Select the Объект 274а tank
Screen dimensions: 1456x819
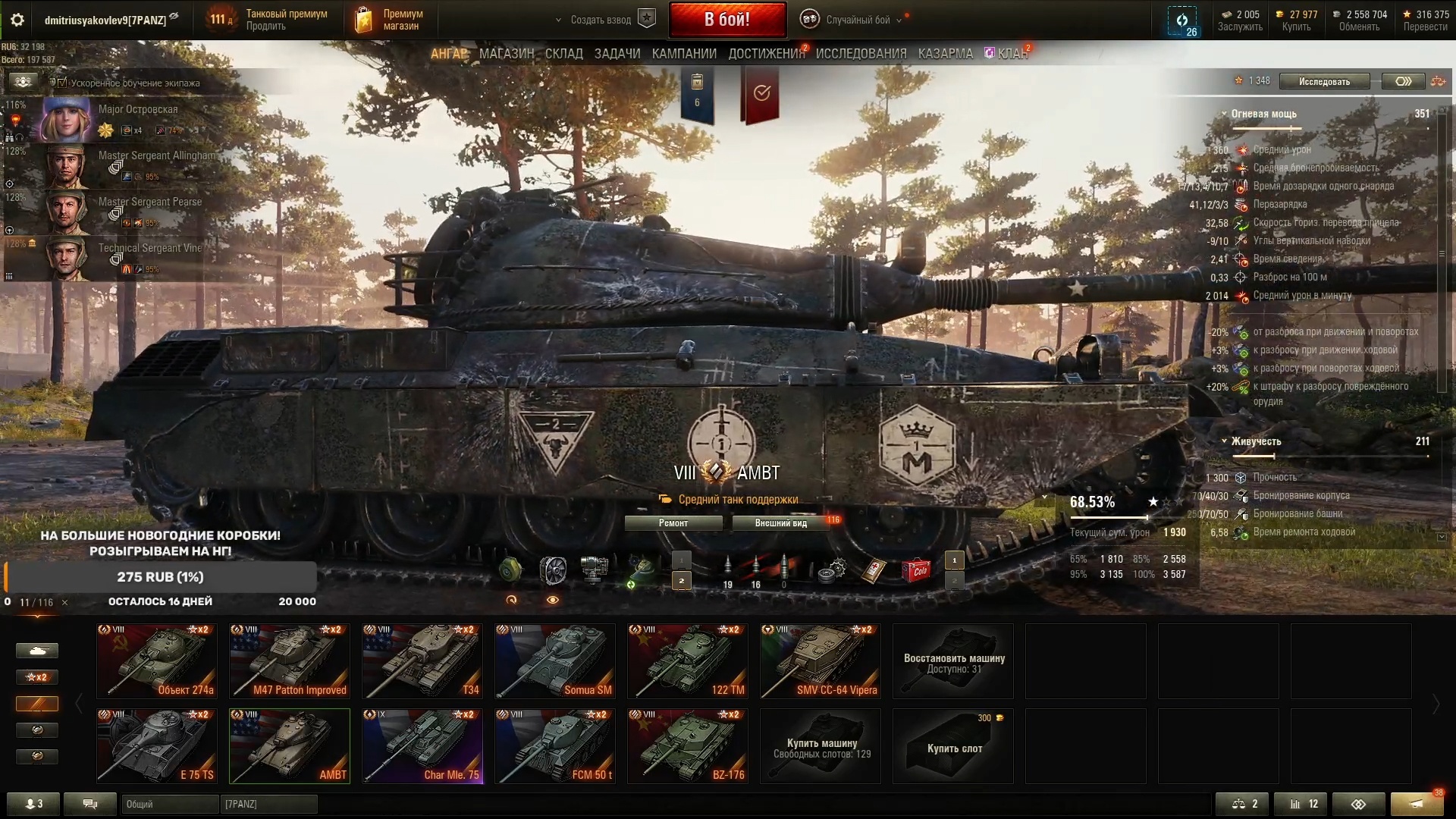[157, 661]
